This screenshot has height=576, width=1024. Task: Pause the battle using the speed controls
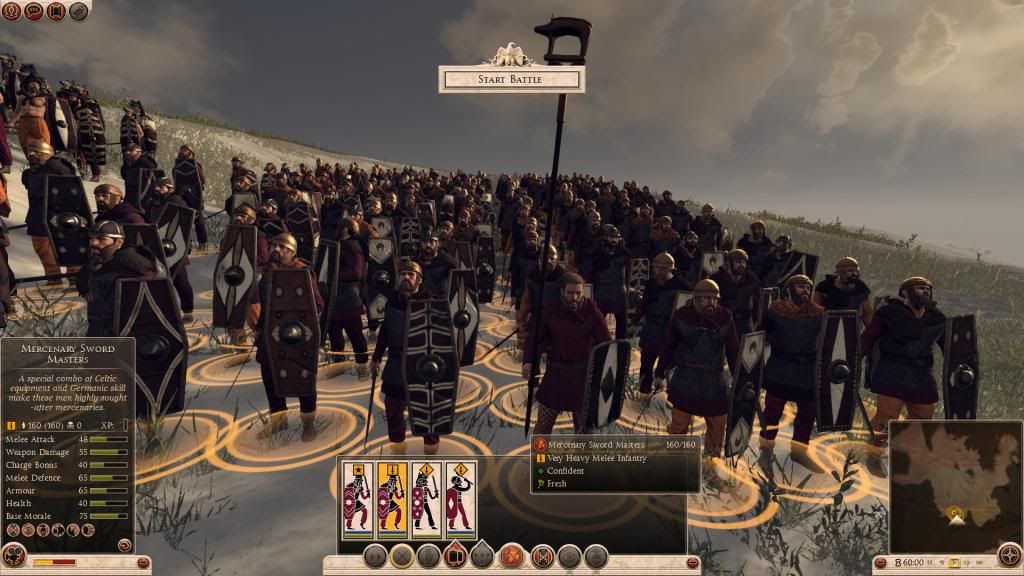click(928, 564)
